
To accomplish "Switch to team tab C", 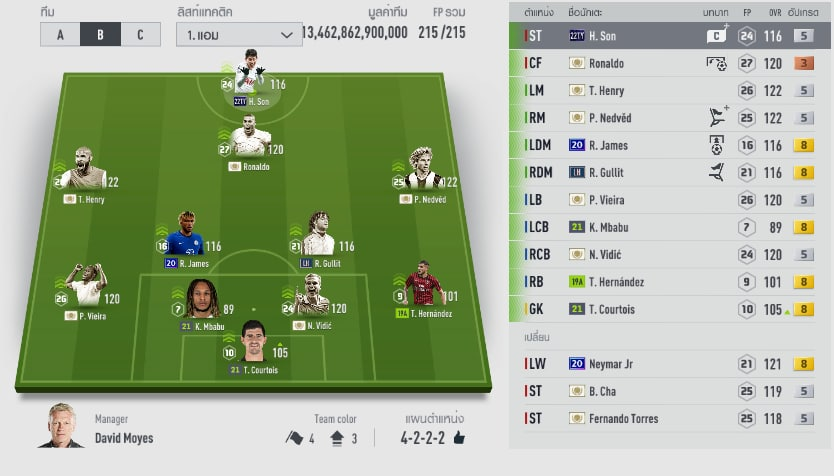I will click(140, 34).
